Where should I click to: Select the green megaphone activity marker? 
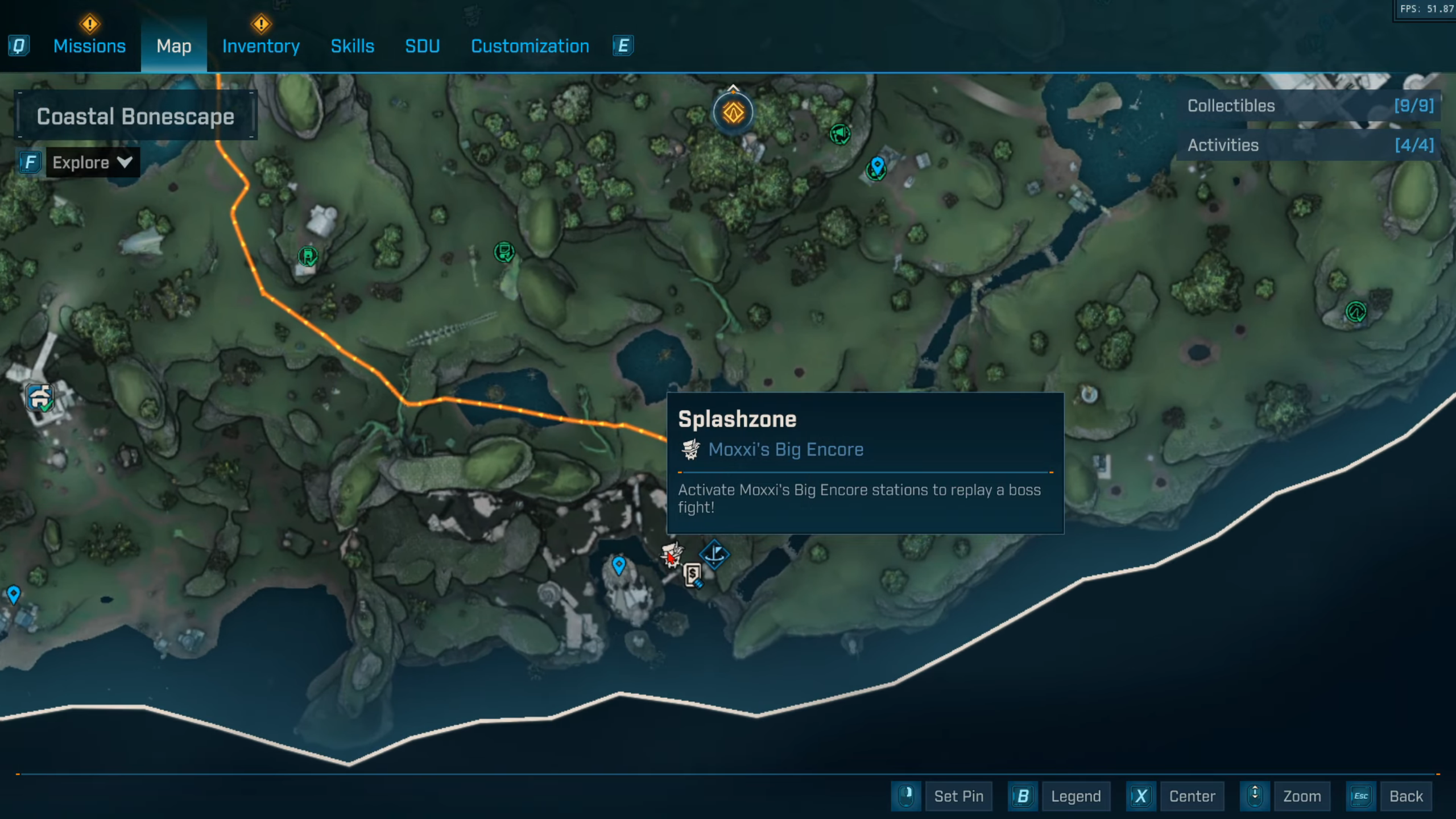click(839, 134)
